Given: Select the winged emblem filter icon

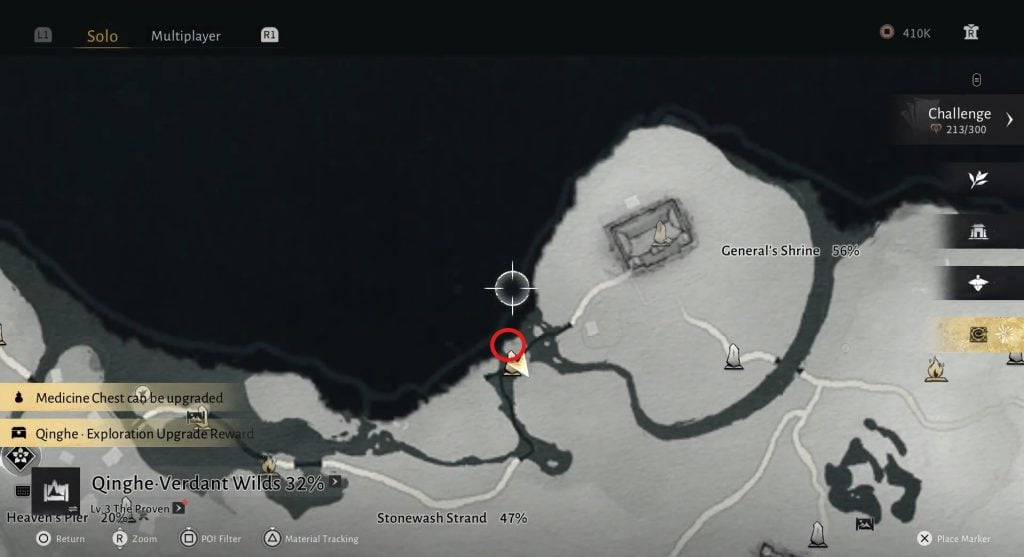Looking at the screenshot, I should [x=978, y=283].
